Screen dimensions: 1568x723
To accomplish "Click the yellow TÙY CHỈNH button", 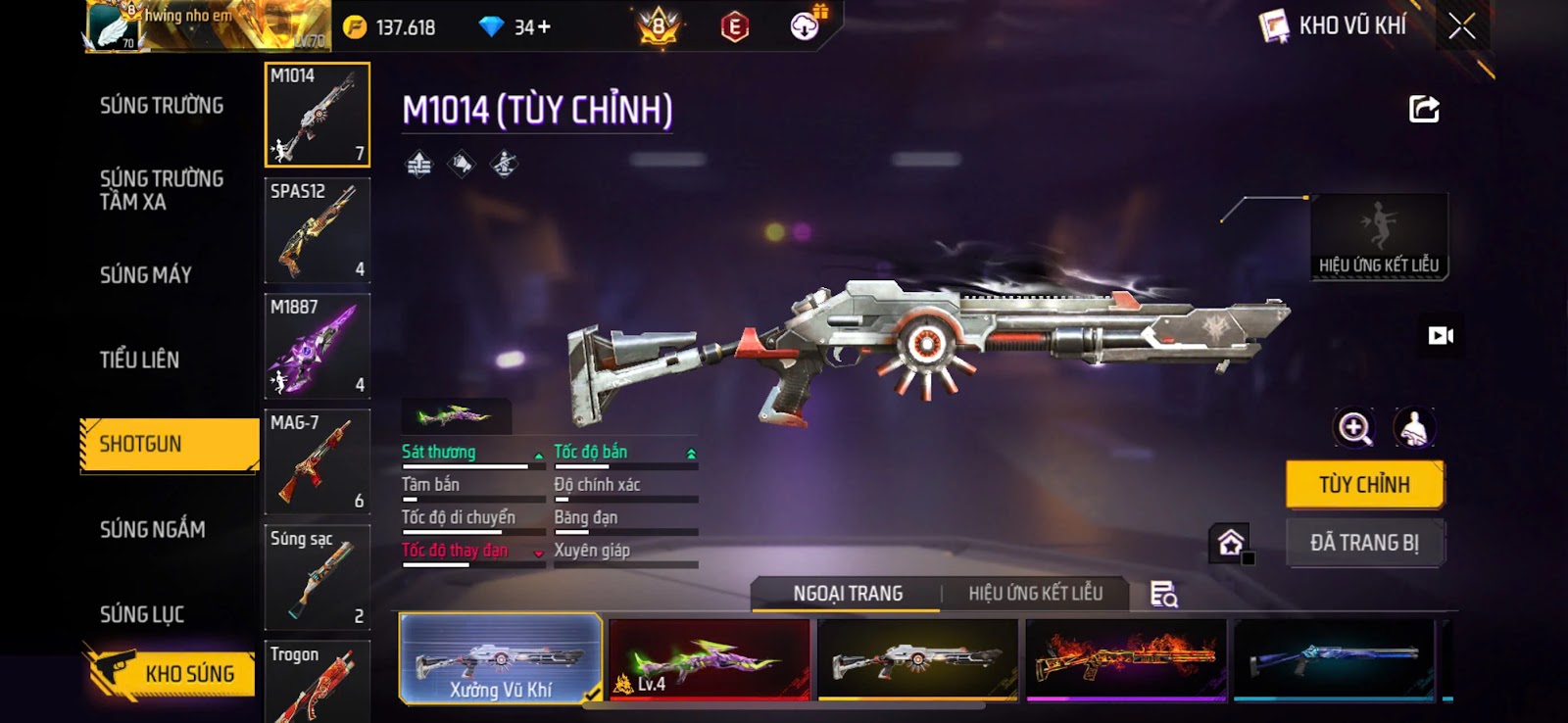I will (1364, 485).
